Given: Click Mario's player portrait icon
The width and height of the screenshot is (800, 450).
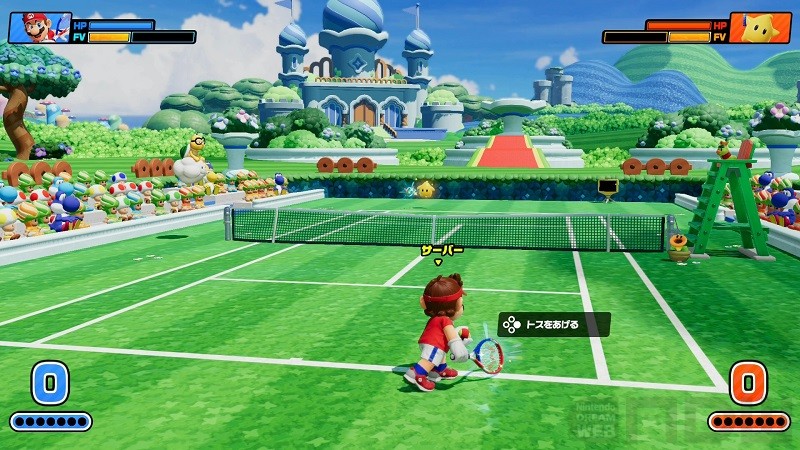Looking at the screenshot, I should coord(40,27).
